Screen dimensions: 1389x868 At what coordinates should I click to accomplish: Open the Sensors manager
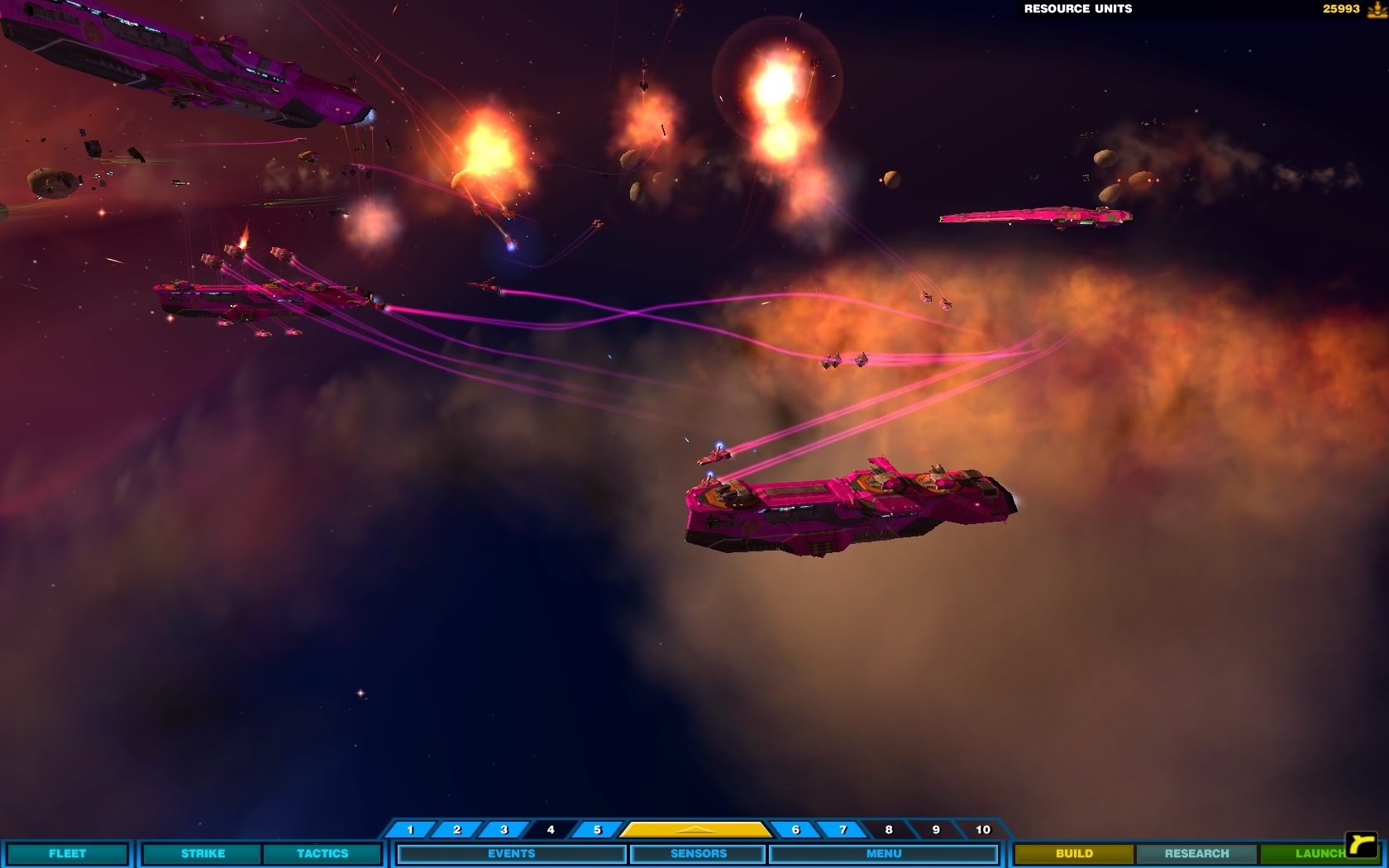[x=698, y=853]
